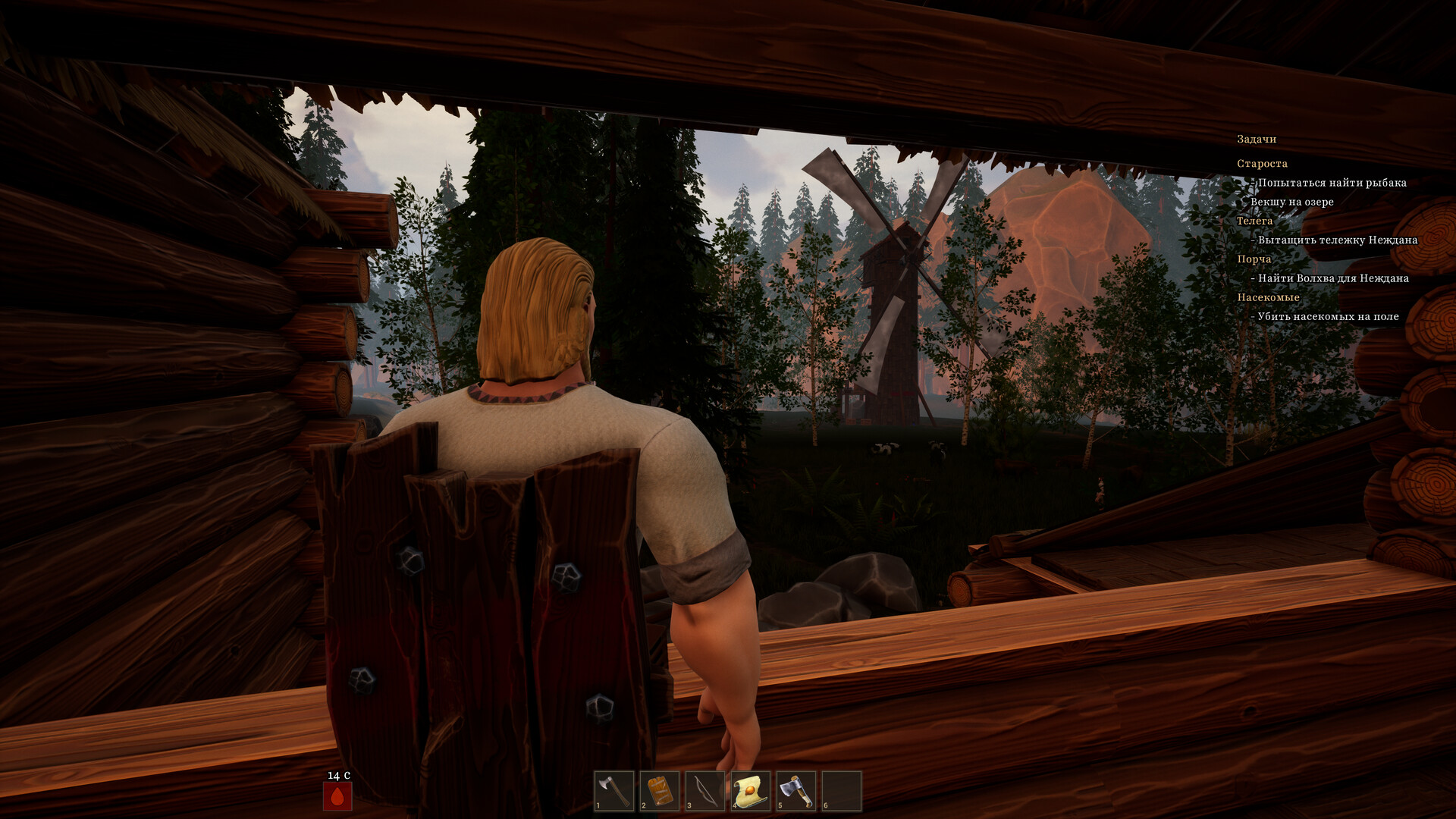Select the wooden shield in hotbar slot 2
Screen dimensions: 1456x819
pos(661,789)
